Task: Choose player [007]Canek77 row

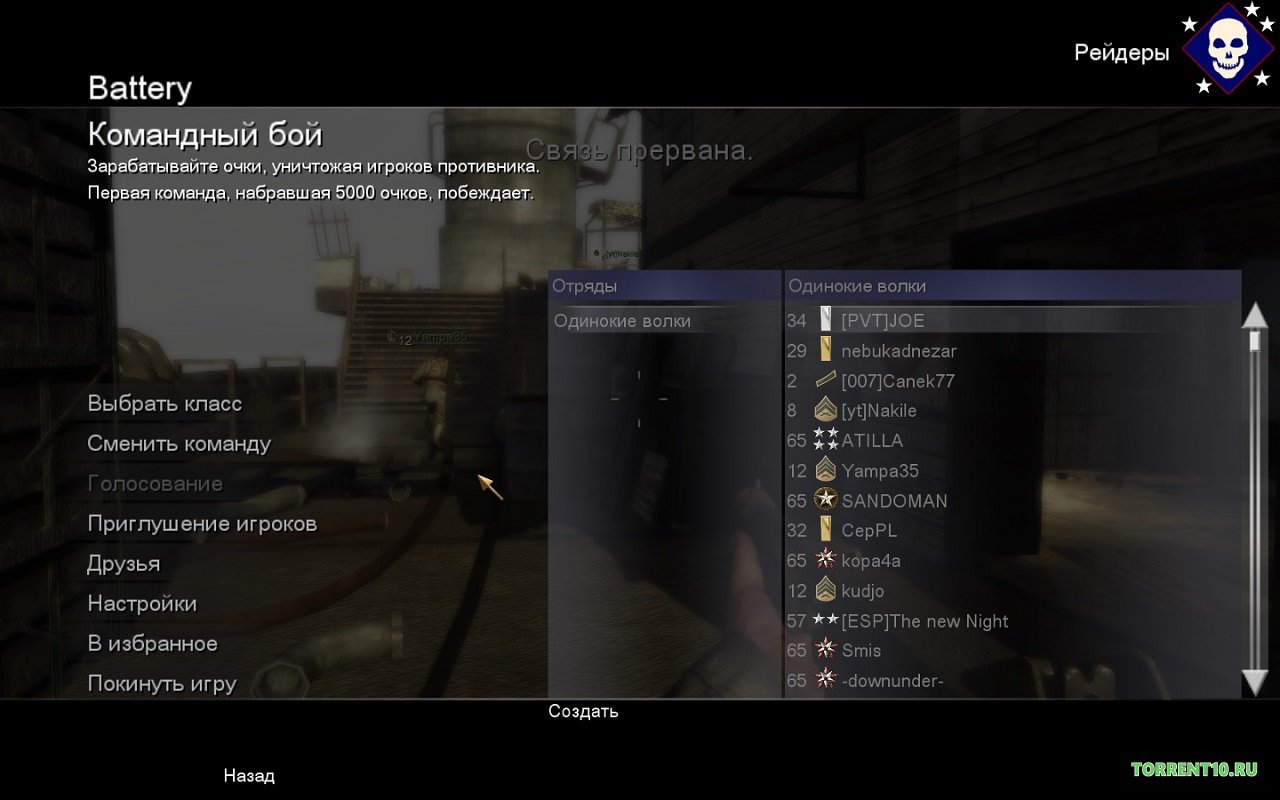Action: coord(897,381)
